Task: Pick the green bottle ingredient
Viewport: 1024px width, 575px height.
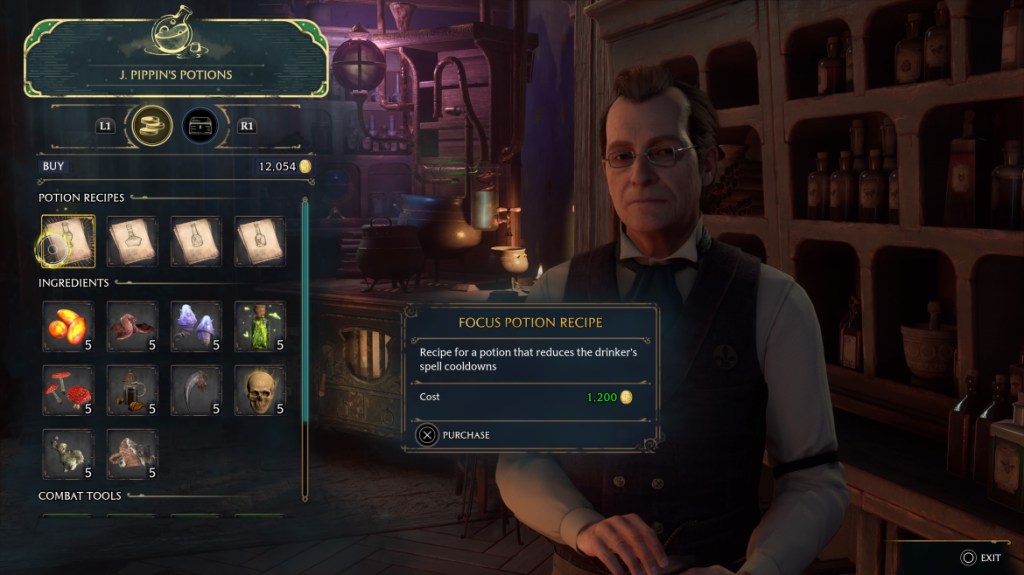Action: click(x=260, y=326)
